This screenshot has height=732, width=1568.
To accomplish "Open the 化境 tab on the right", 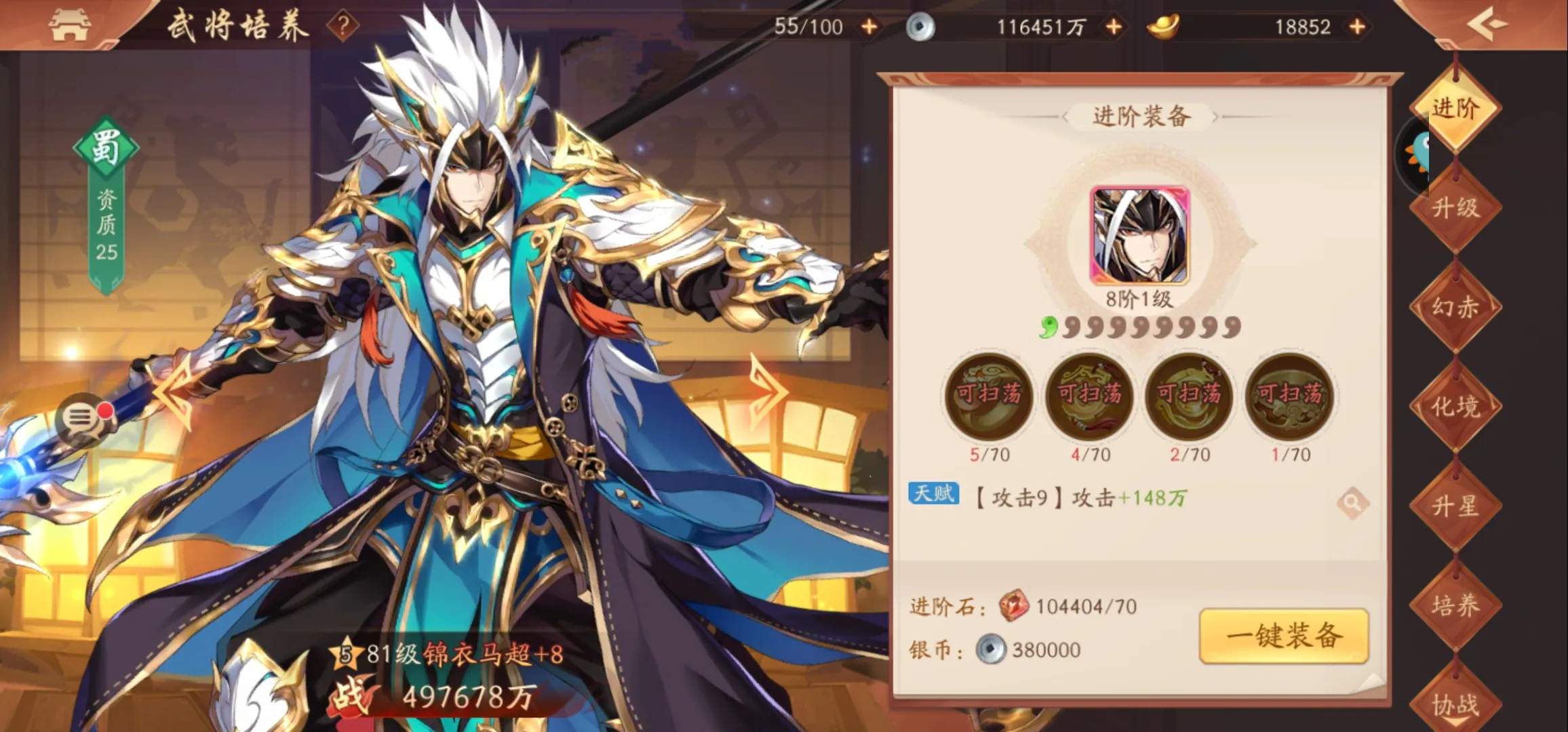I will click(x=1455, y=403).
